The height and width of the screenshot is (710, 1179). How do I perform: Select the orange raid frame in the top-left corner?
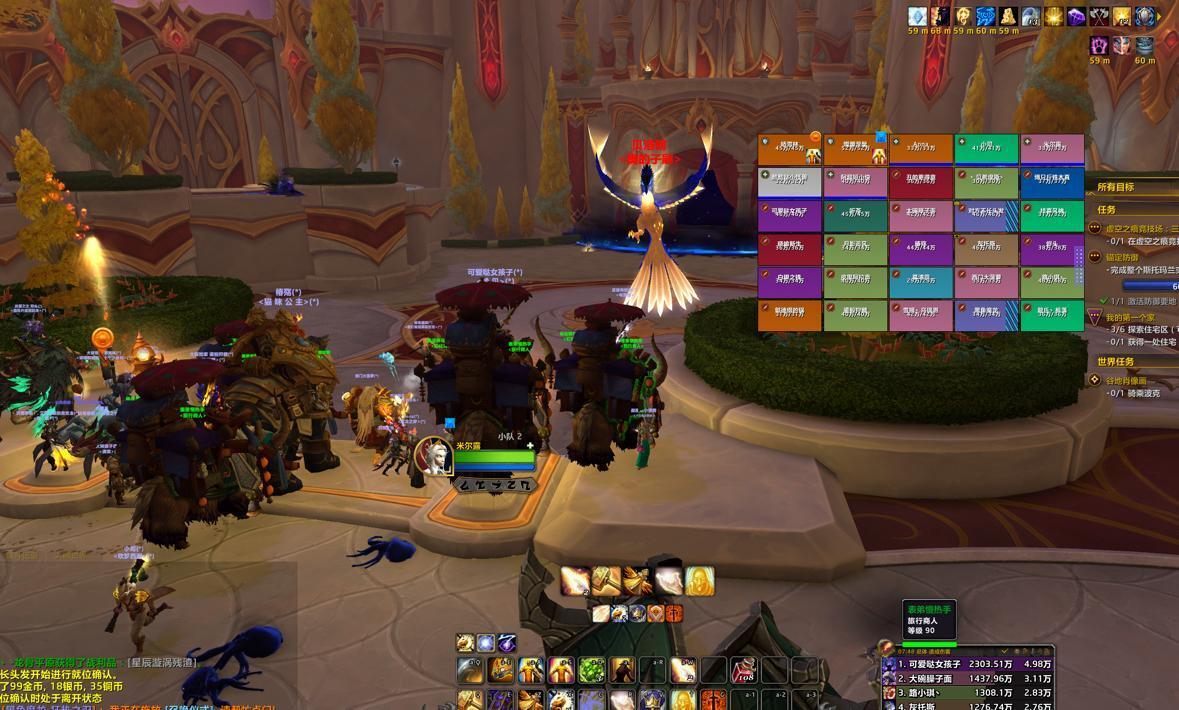[788, 149]
